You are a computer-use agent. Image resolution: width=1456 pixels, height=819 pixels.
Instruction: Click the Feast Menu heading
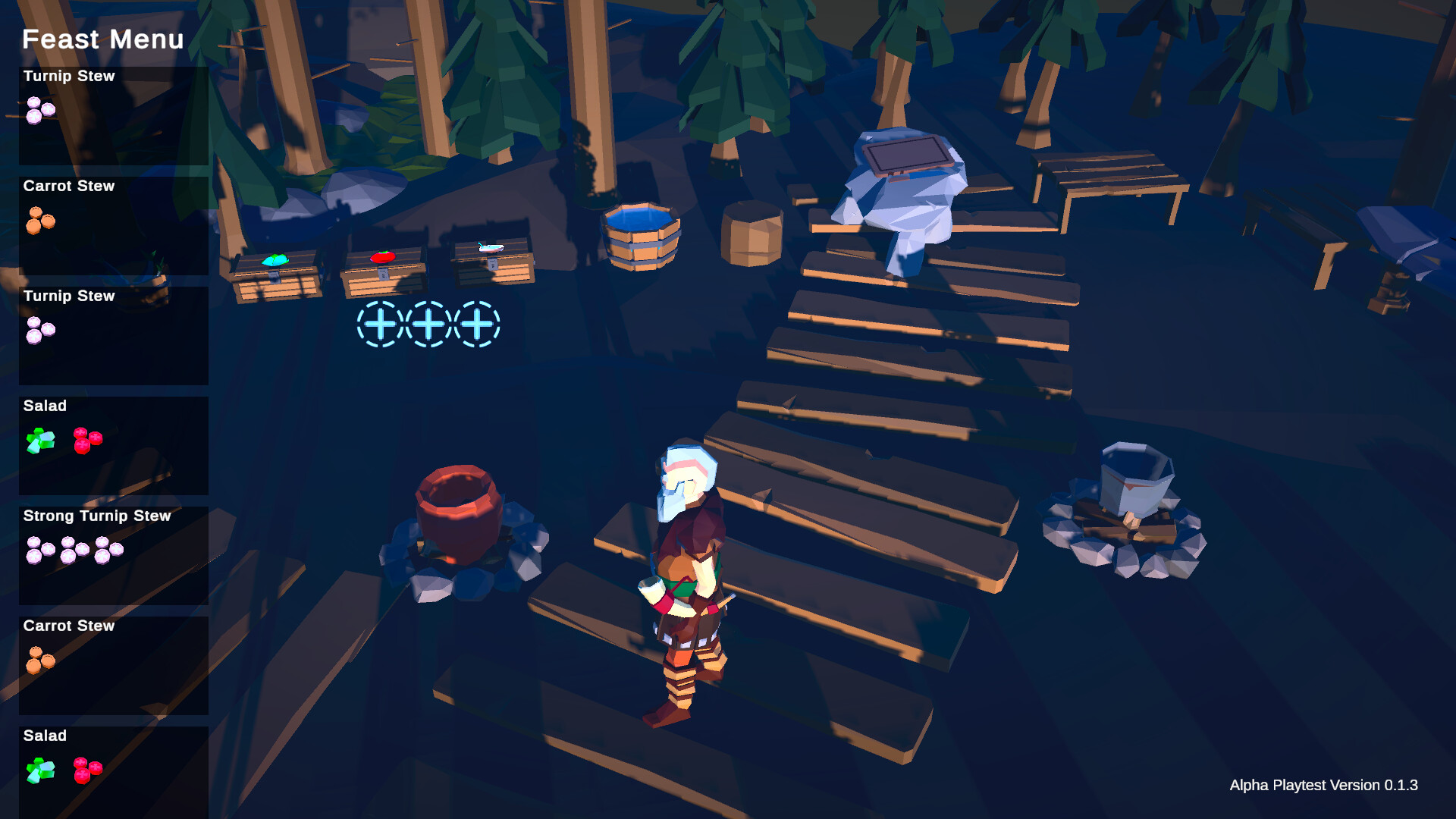(x=103, y=39)
